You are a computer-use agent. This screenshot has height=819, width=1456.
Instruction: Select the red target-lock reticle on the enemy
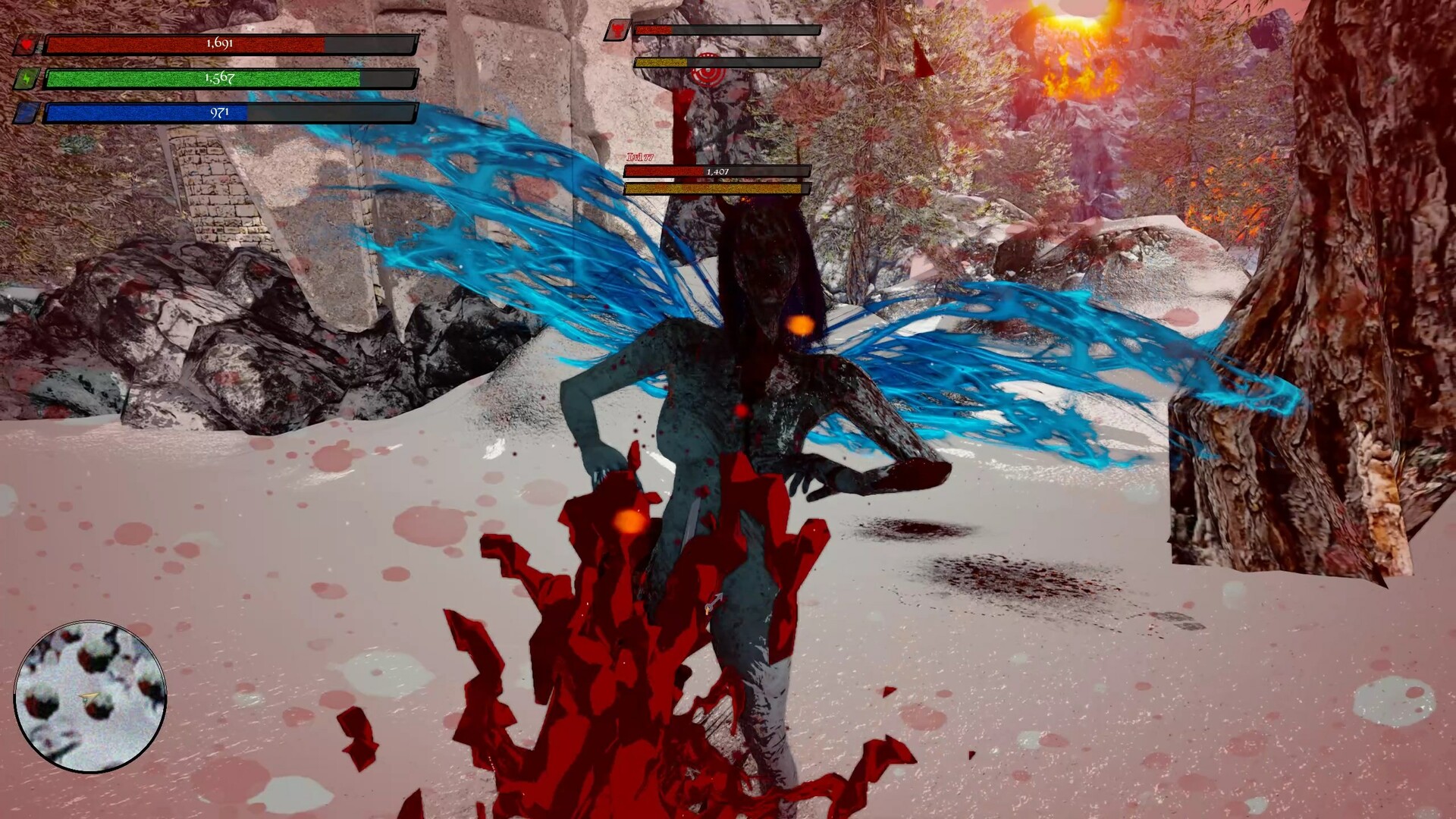pyautogui.click(x=708, y=74)
